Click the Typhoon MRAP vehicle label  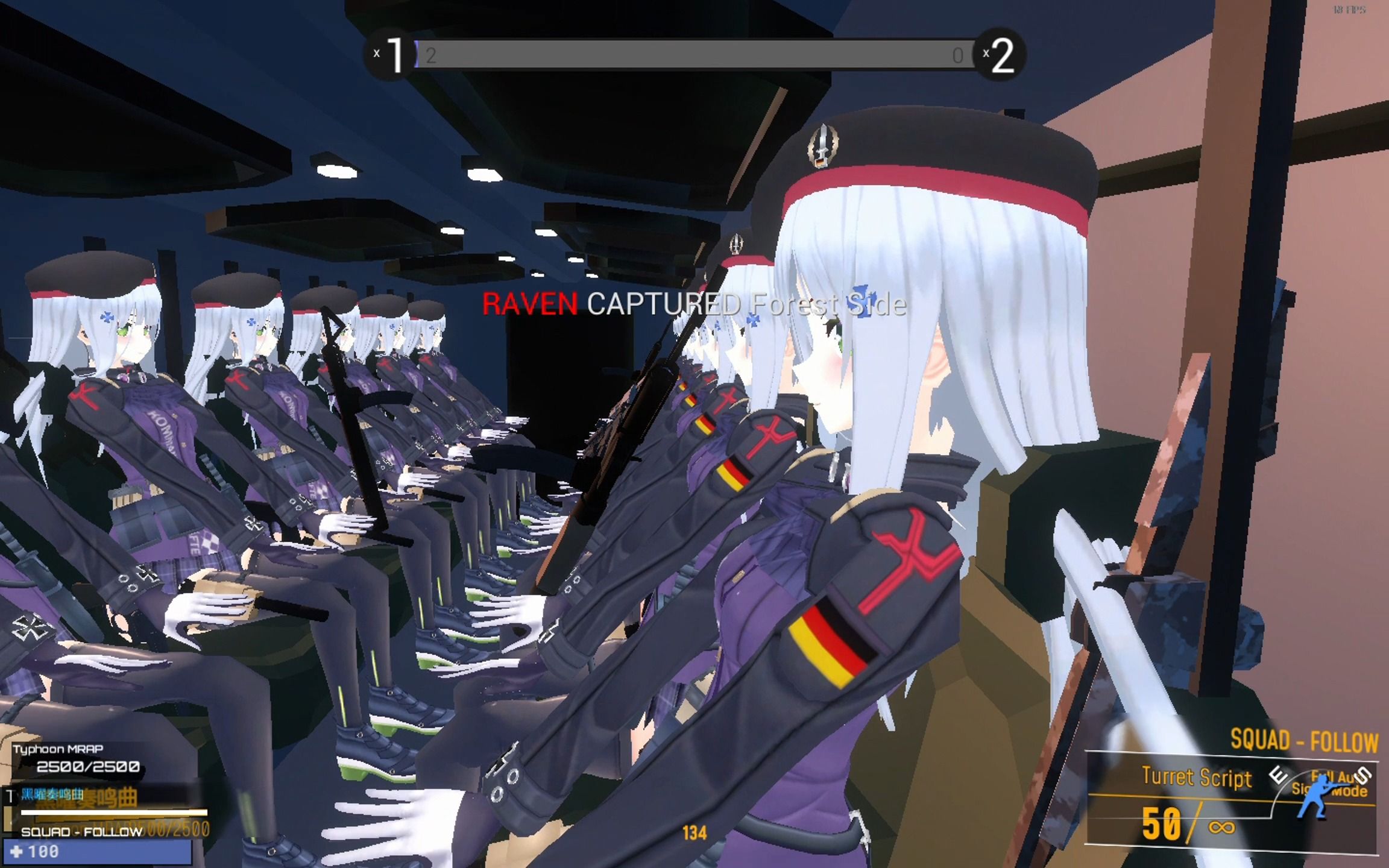58,750
